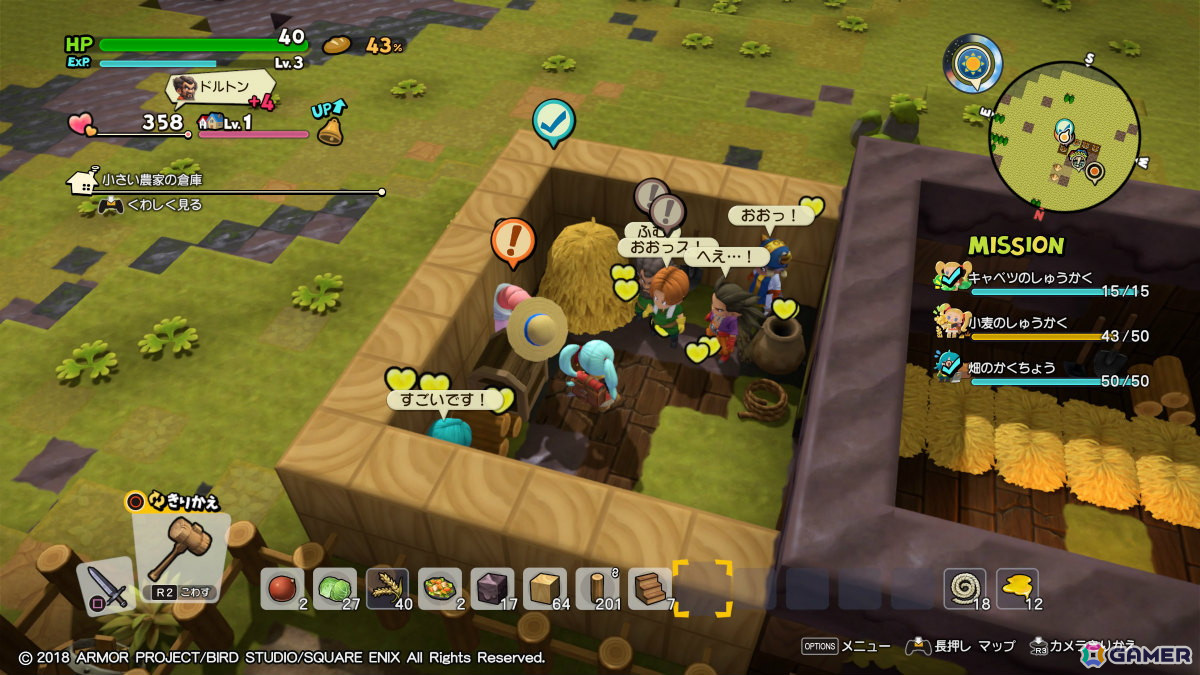Select the salad dish hotbar slot
This screenshot has width=1200, height=675.
[440, 588]
